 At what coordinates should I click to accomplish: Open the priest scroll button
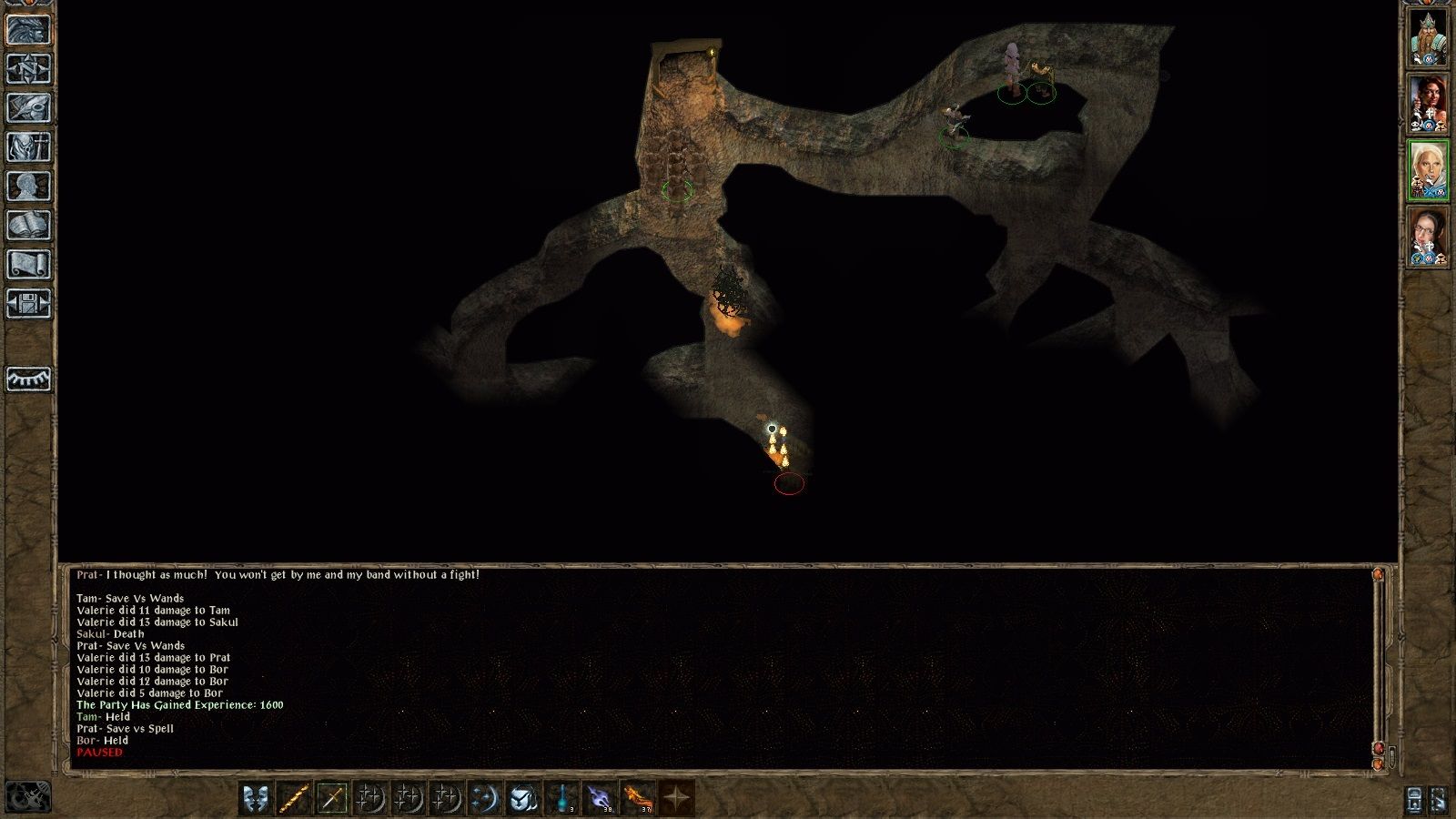click(28, 264)
